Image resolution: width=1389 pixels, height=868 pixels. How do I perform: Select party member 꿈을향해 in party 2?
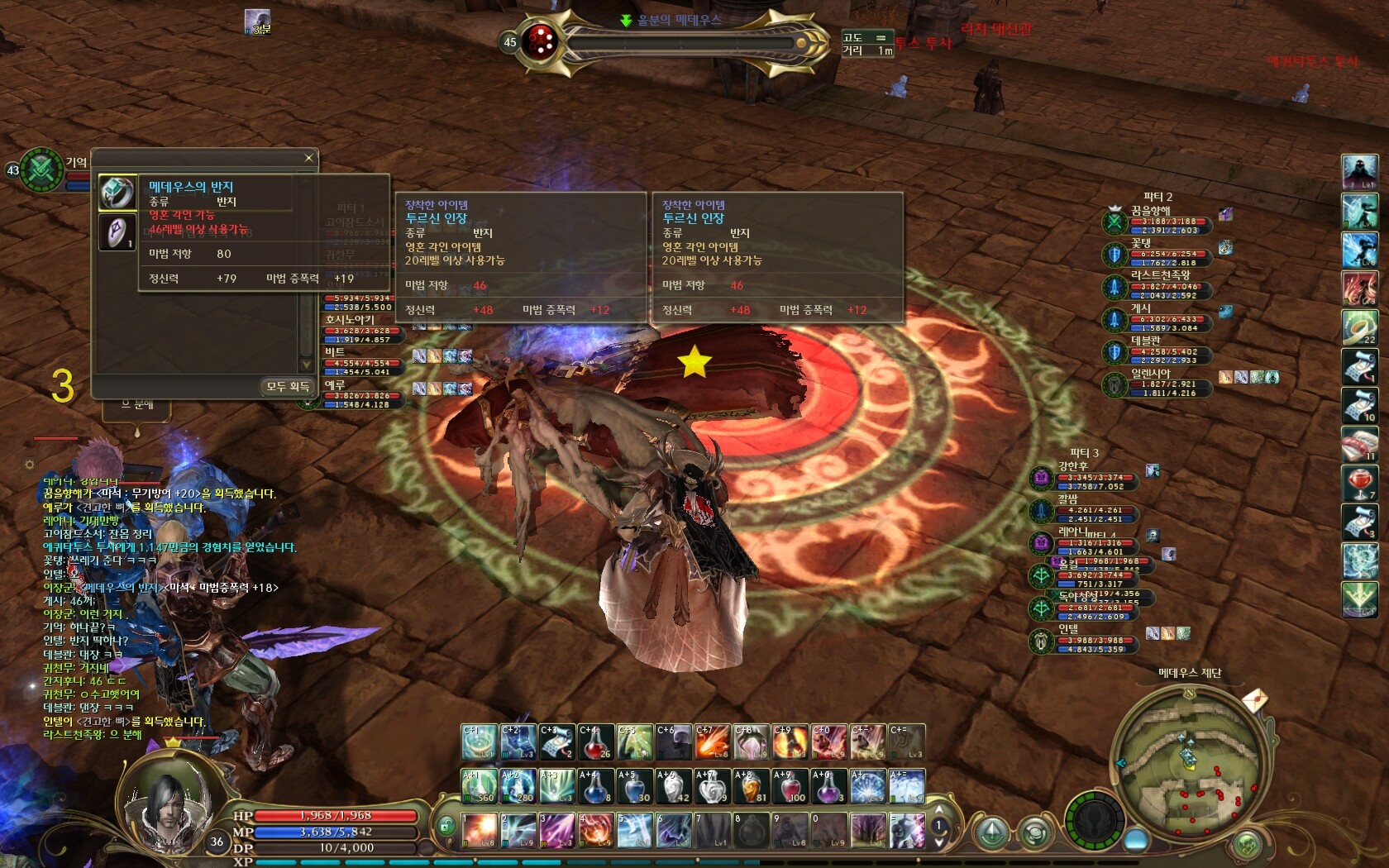tap(1151, 211)
